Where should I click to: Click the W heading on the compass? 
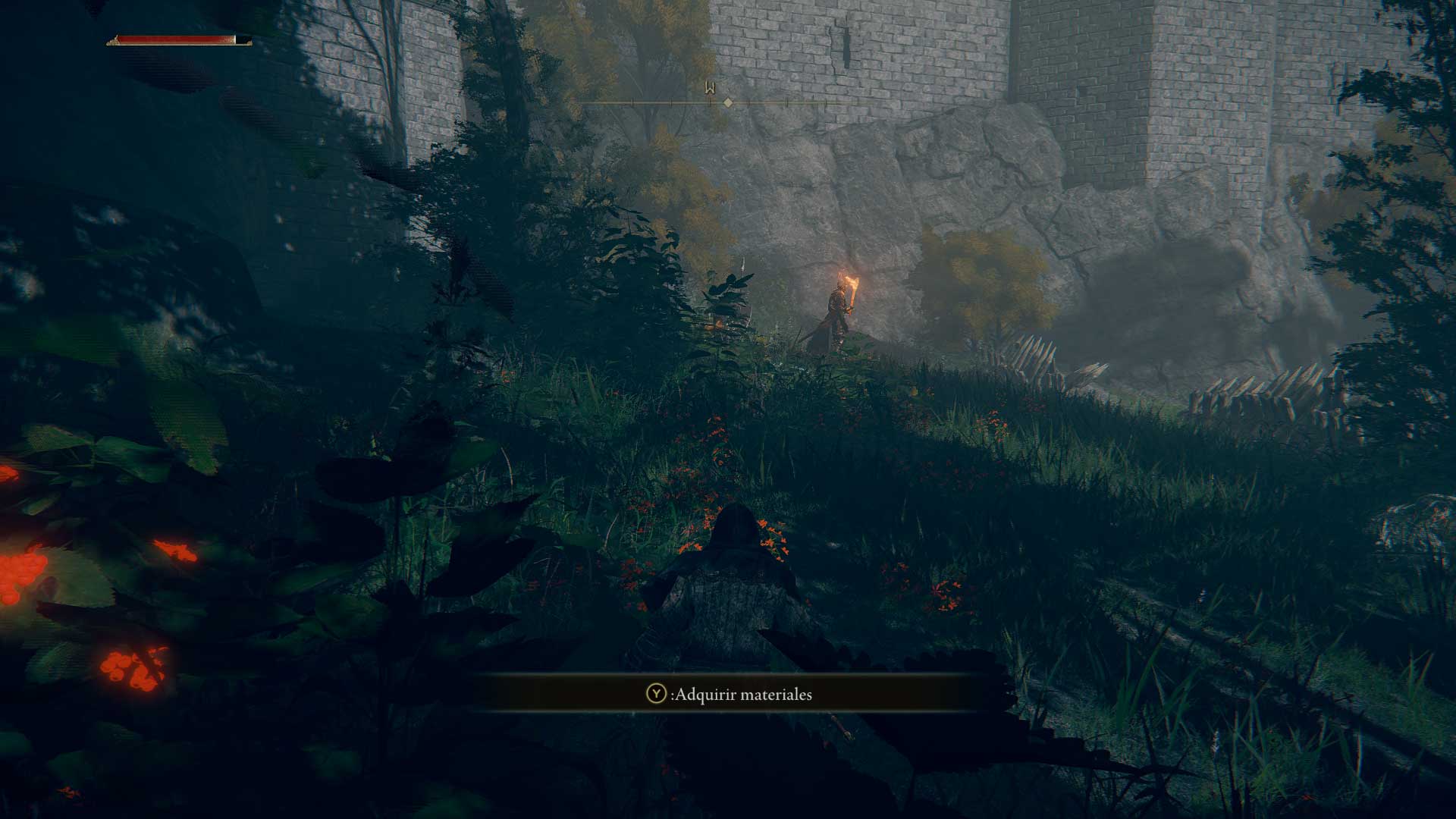[710, 89]
